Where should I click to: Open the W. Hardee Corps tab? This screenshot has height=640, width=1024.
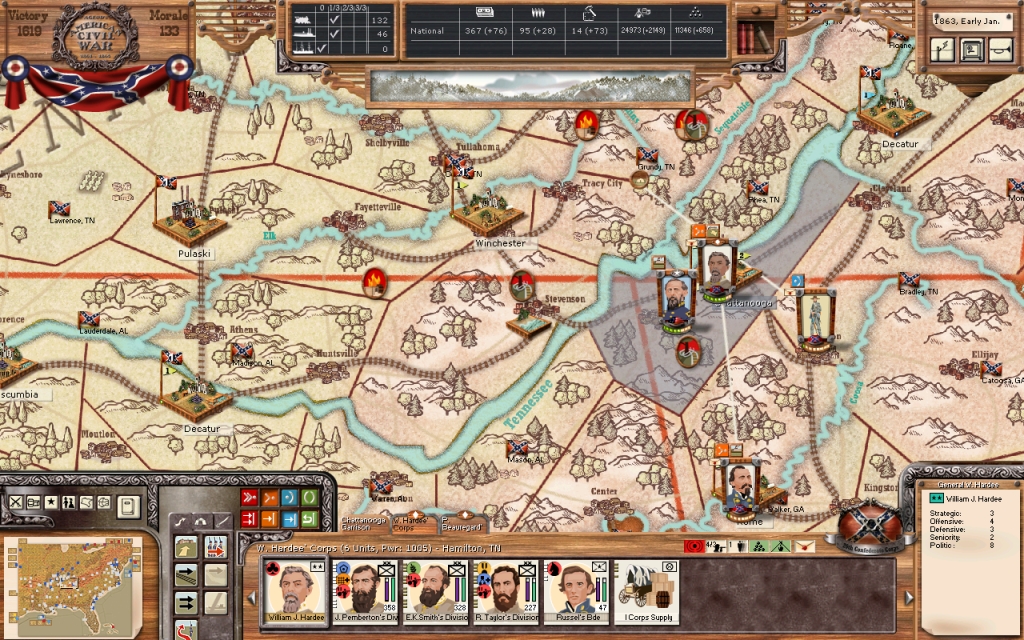(x=411, y=521)
